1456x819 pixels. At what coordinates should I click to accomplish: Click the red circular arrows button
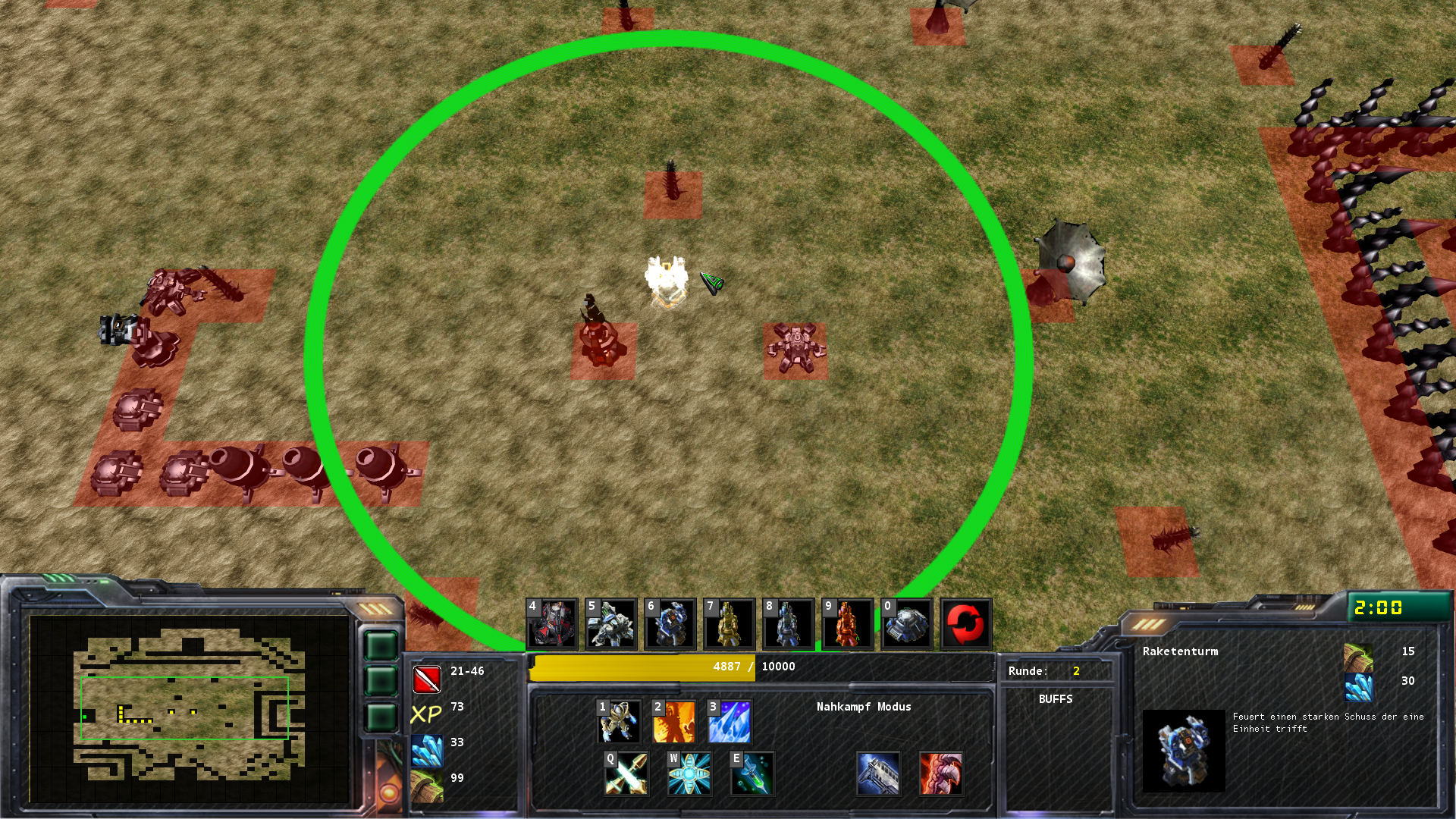coord(966,624)
